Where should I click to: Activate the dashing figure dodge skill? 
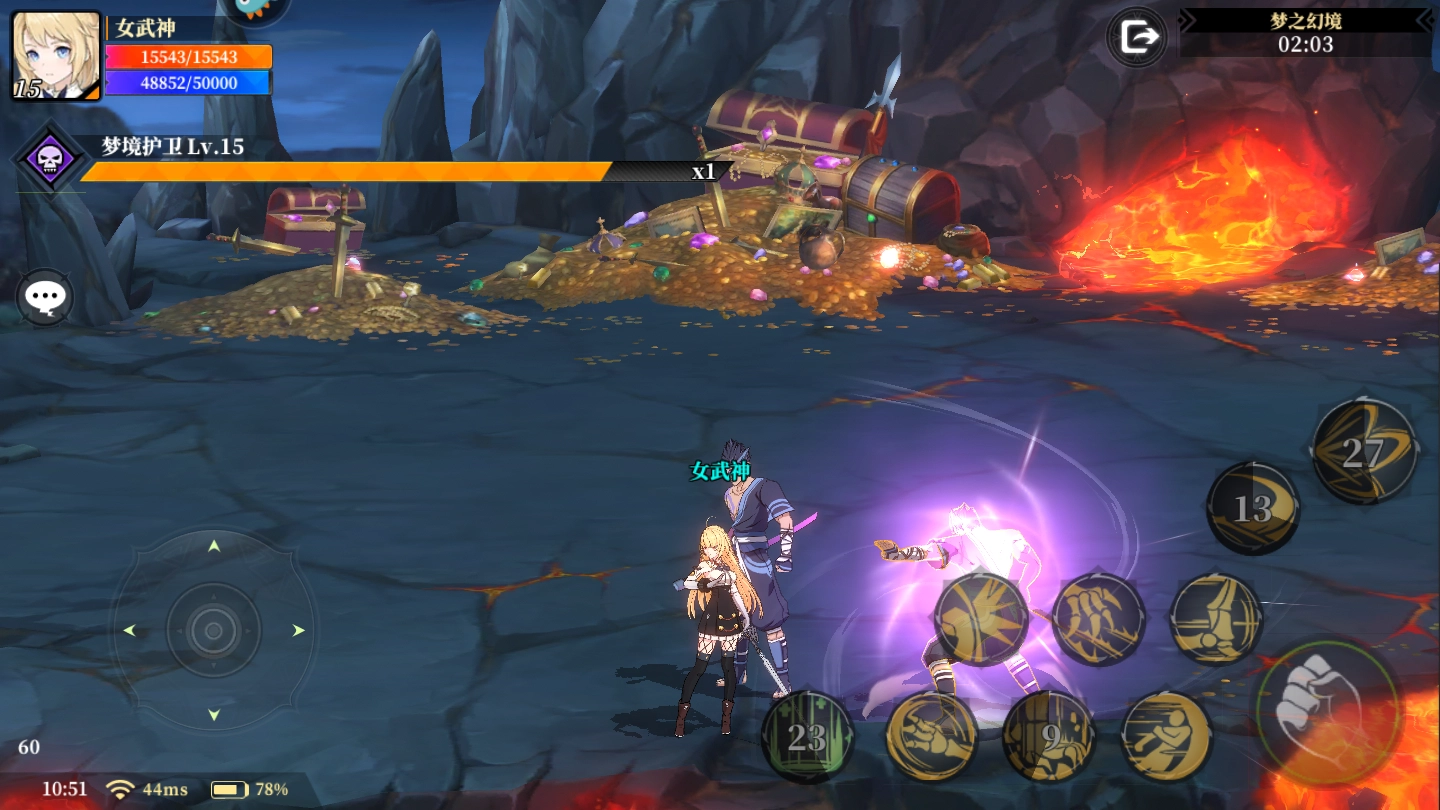point(1167,738)
